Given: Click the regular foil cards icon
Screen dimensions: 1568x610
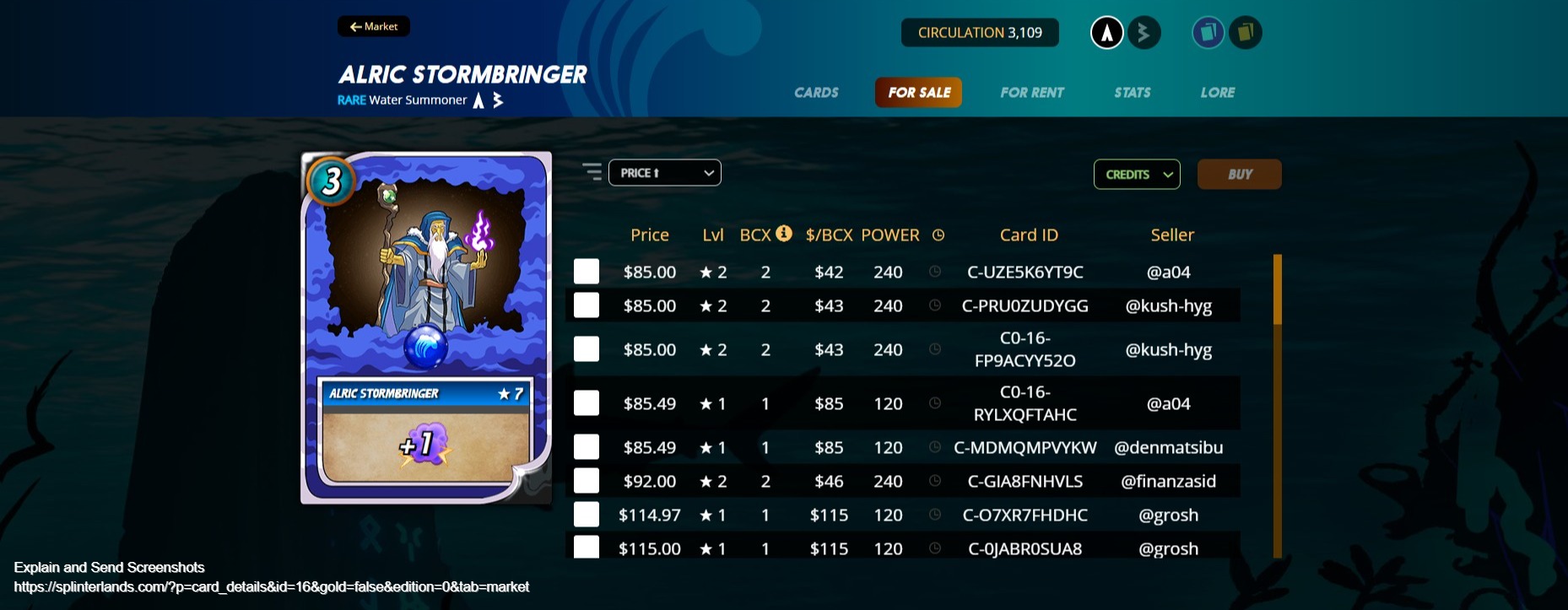Looking at the screenshot, I should (1208, 32).
